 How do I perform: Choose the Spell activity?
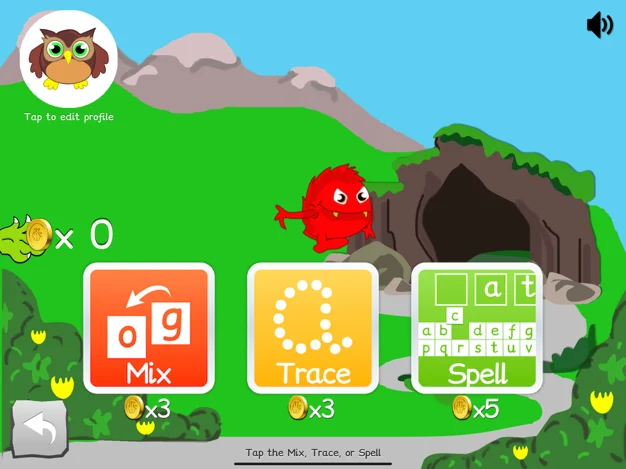click(477, 328)
